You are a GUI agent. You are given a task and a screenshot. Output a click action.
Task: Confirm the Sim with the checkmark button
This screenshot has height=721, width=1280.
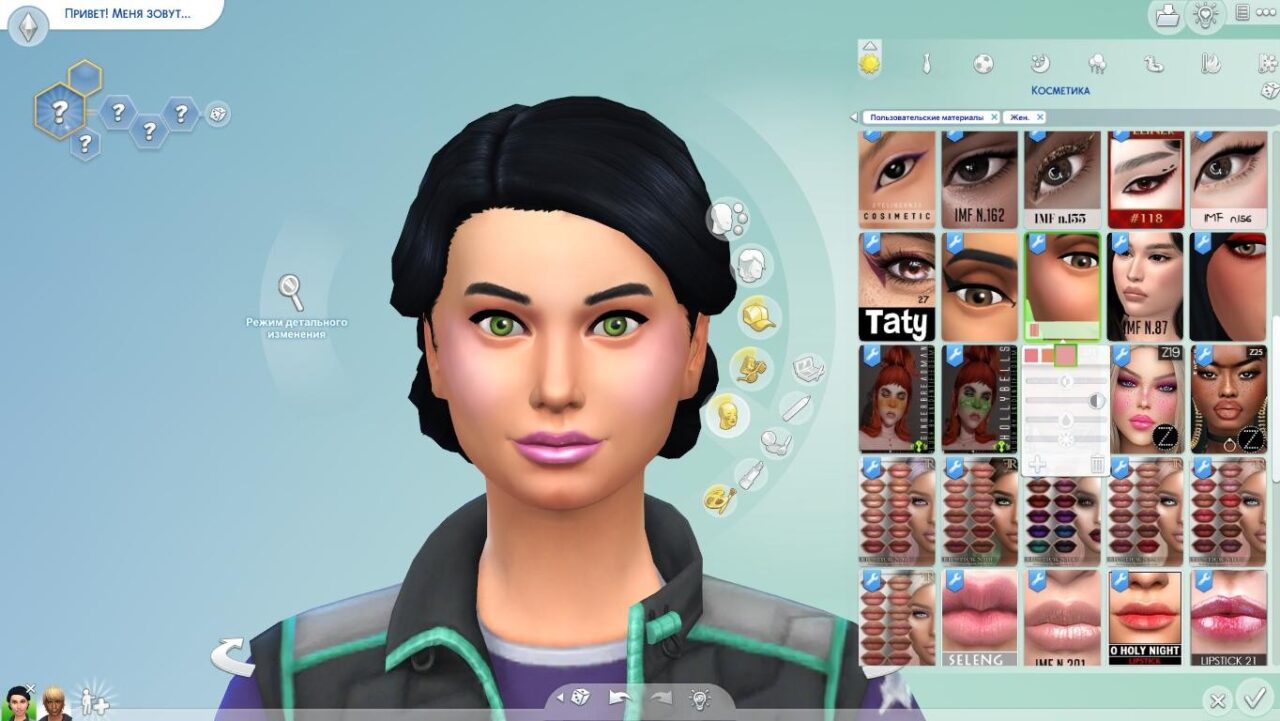click(1251, 697)
